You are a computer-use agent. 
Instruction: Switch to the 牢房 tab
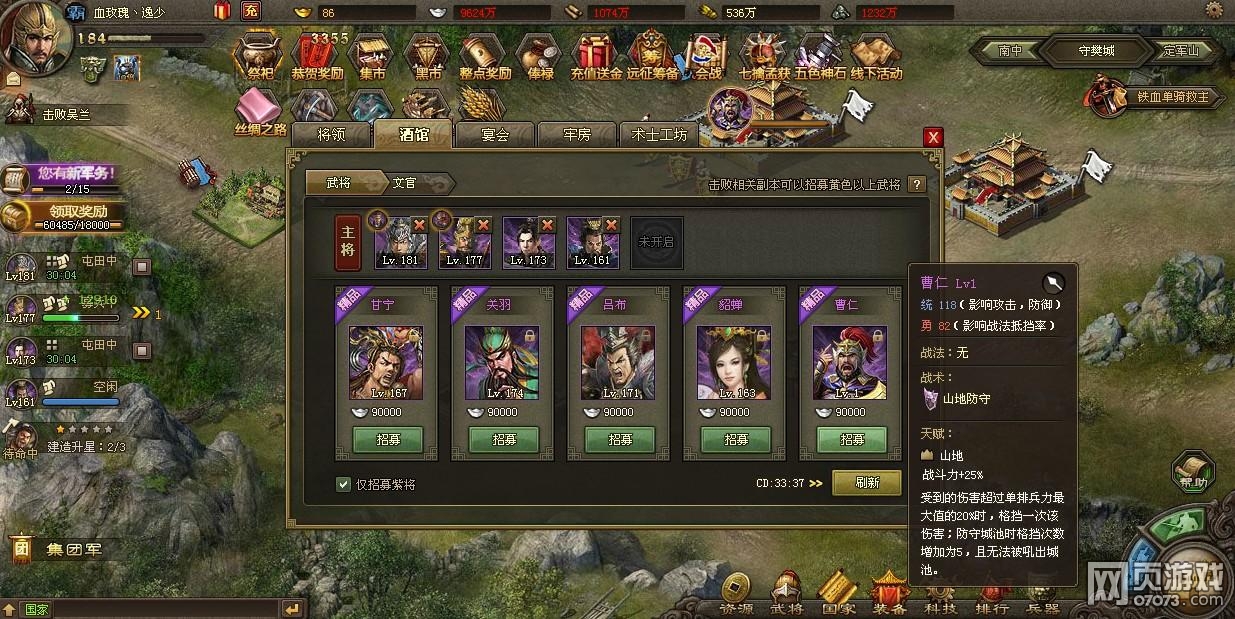(577, 135)
